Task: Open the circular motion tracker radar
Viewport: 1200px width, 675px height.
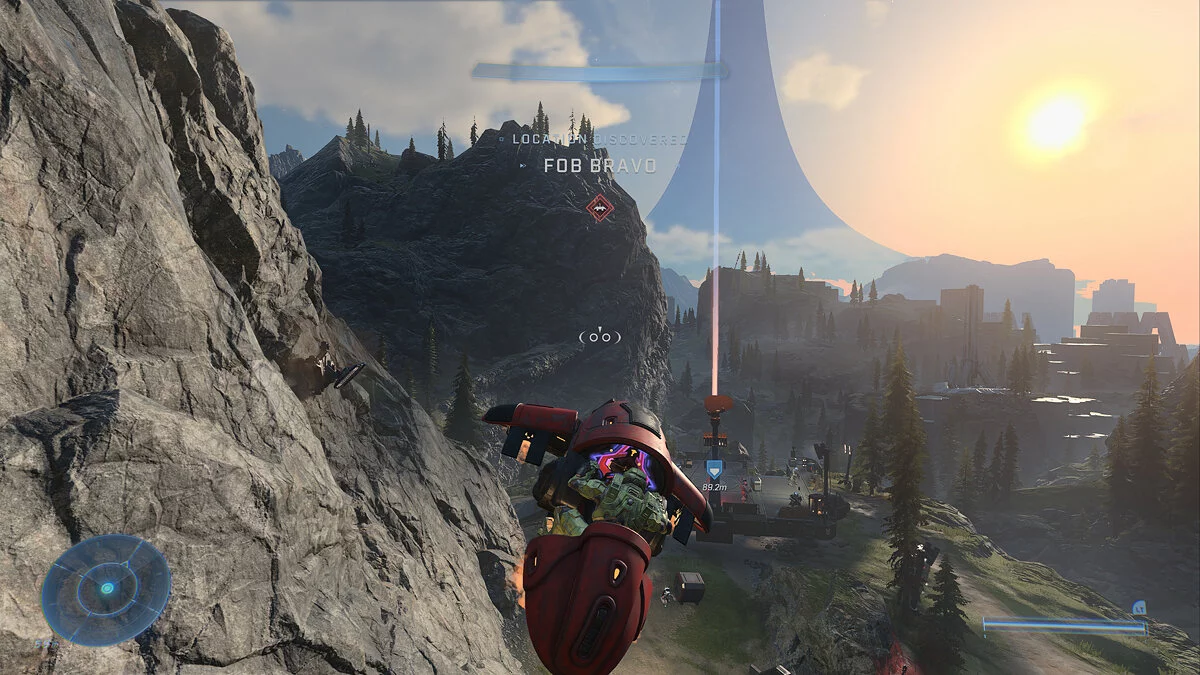Action: tap(106, 589)
